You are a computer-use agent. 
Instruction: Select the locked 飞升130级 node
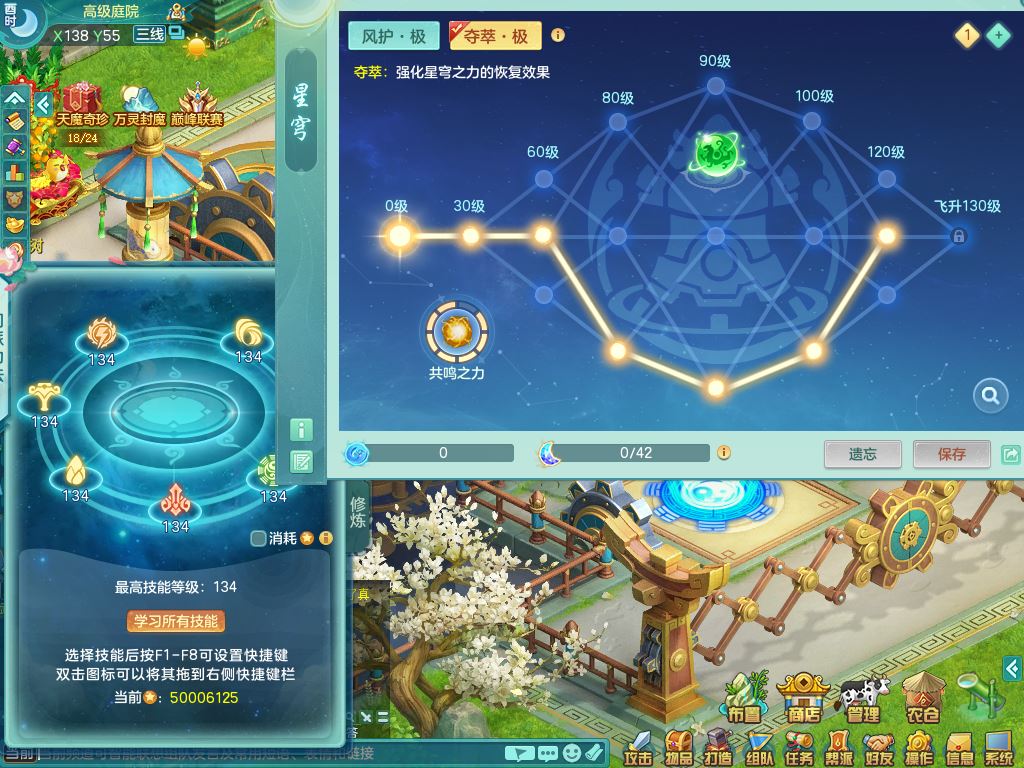pos(958,236)
